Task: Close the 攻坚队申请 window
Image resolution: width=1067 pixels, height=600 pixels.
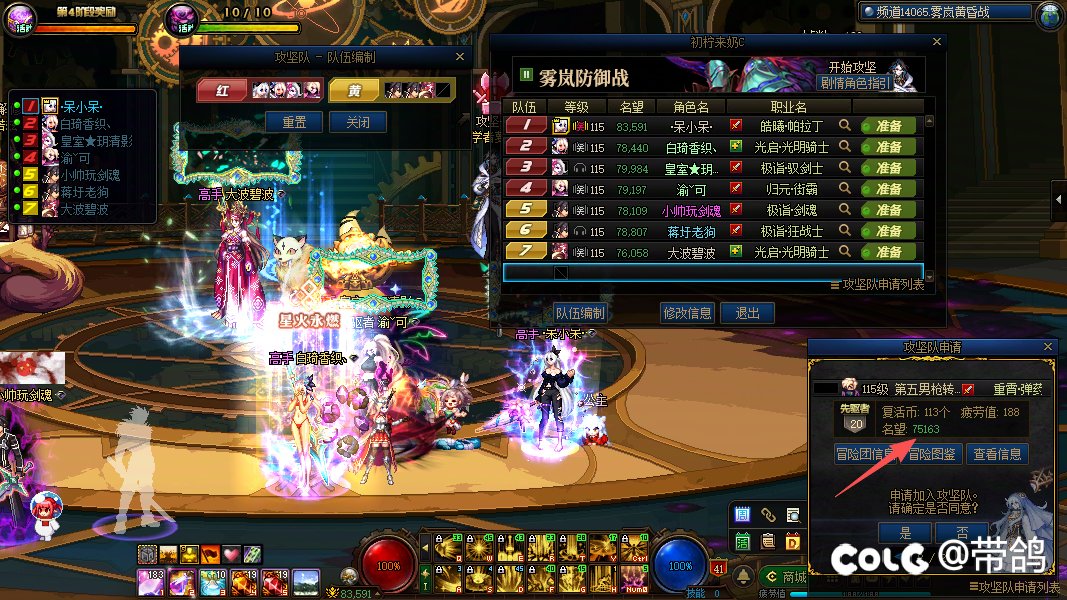Action: pos(1047,347)
